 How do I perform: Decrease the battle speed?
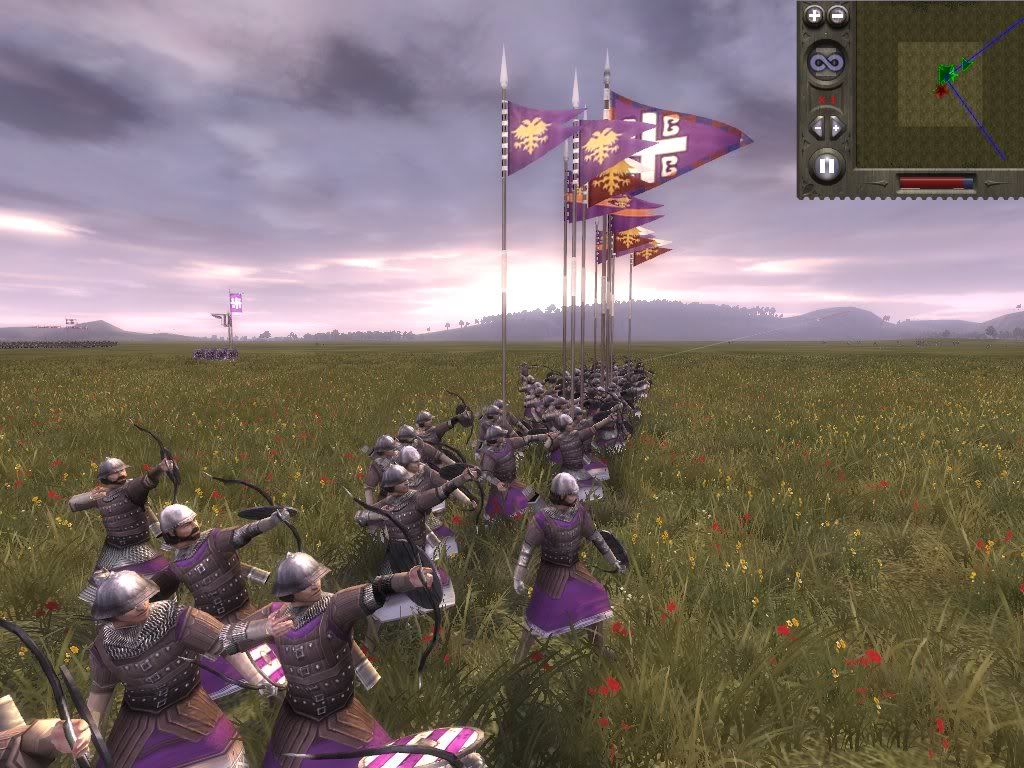[x=816, y=127]
